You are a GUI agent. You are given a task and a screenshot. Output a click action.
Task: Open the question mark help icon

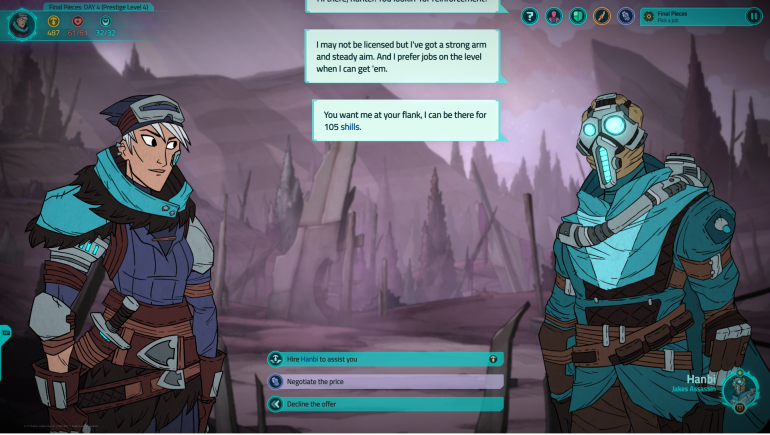tap(530, 16)
